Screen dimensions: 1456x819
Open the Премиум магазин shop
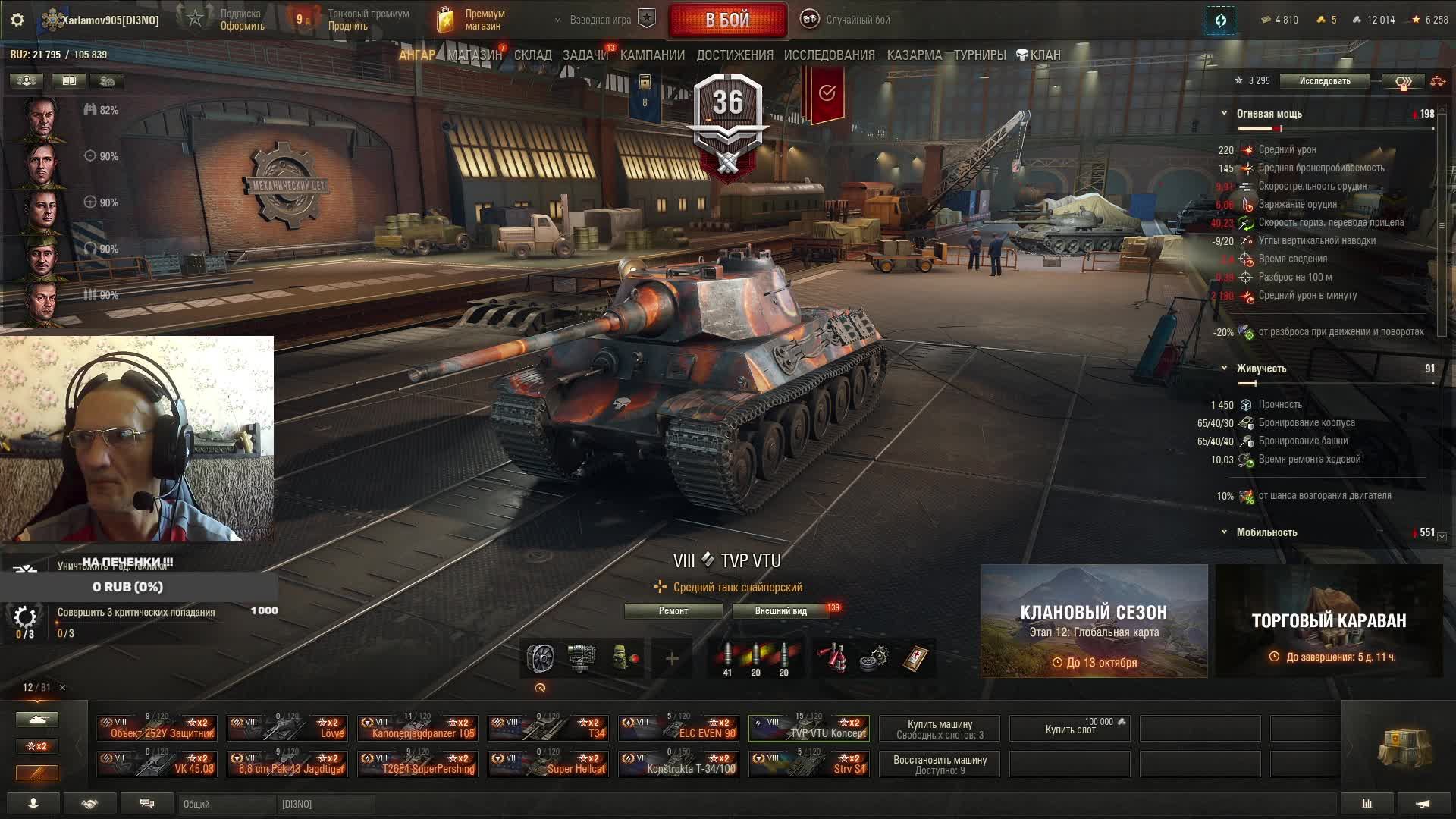click(x=473, y=20)
